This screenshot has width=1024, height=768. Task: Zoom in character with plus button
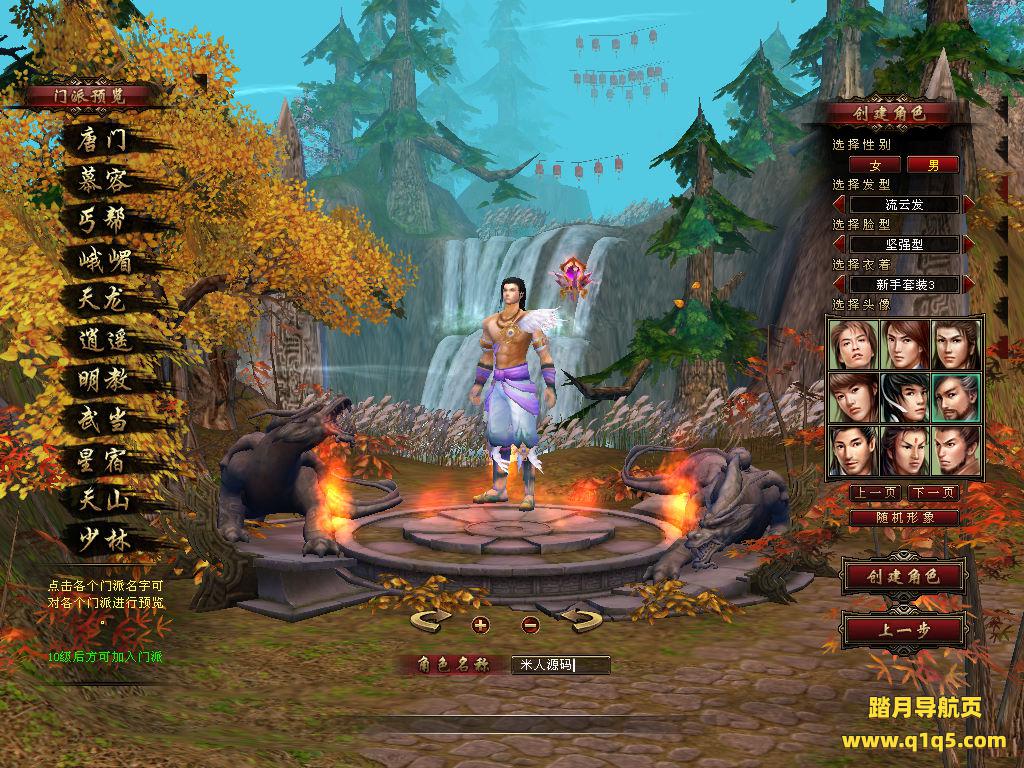[x=480, y=625]
